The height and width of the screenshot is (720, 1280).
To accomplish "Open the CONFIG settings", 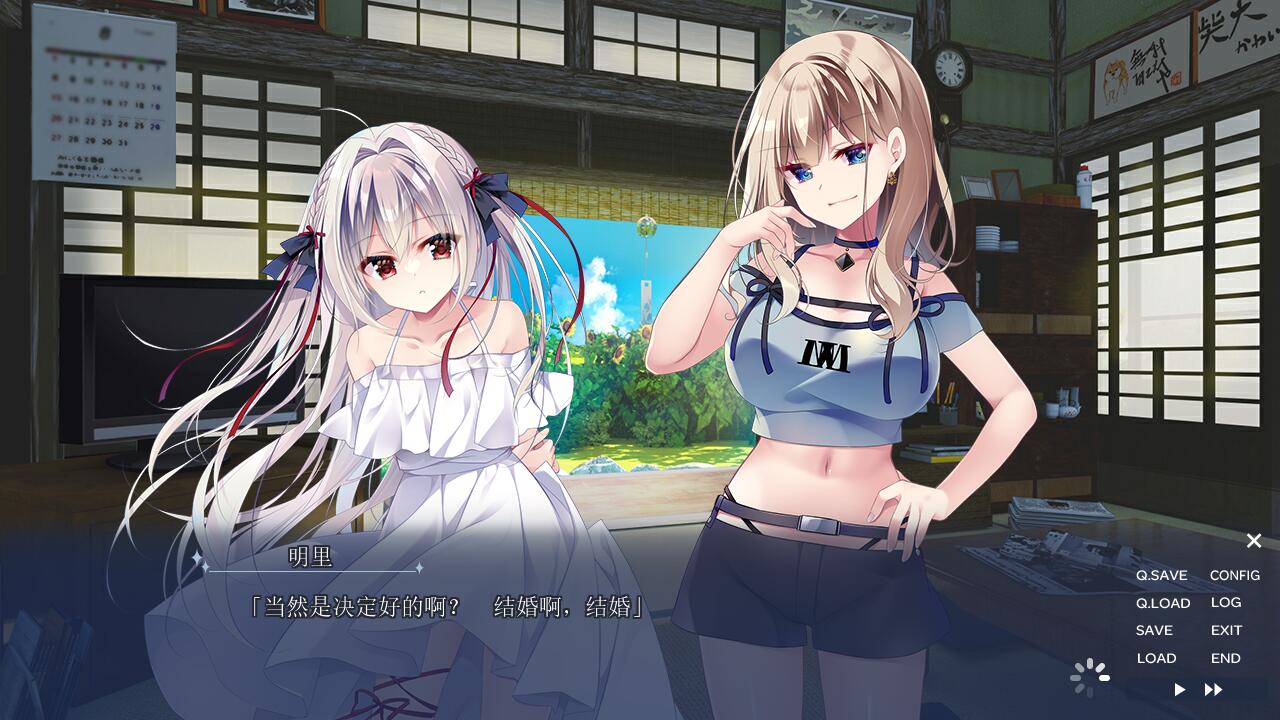I will pyautogui.click(x=1234, y=575).
